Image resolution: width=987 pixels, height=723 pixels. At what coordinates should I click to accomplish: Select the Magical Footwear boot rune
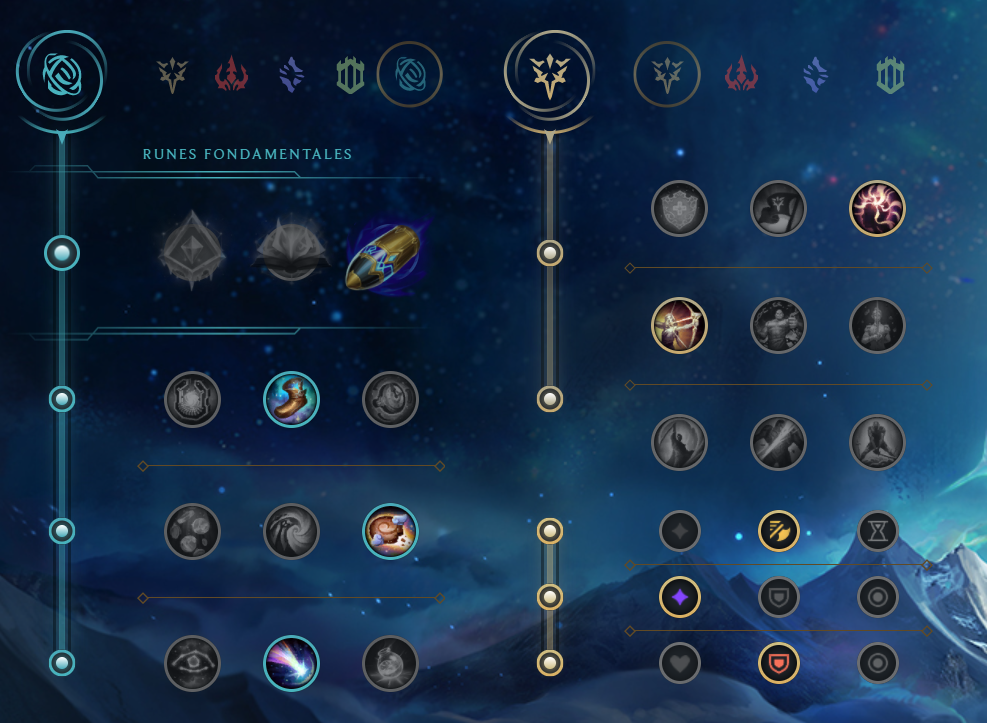[291, 399]
